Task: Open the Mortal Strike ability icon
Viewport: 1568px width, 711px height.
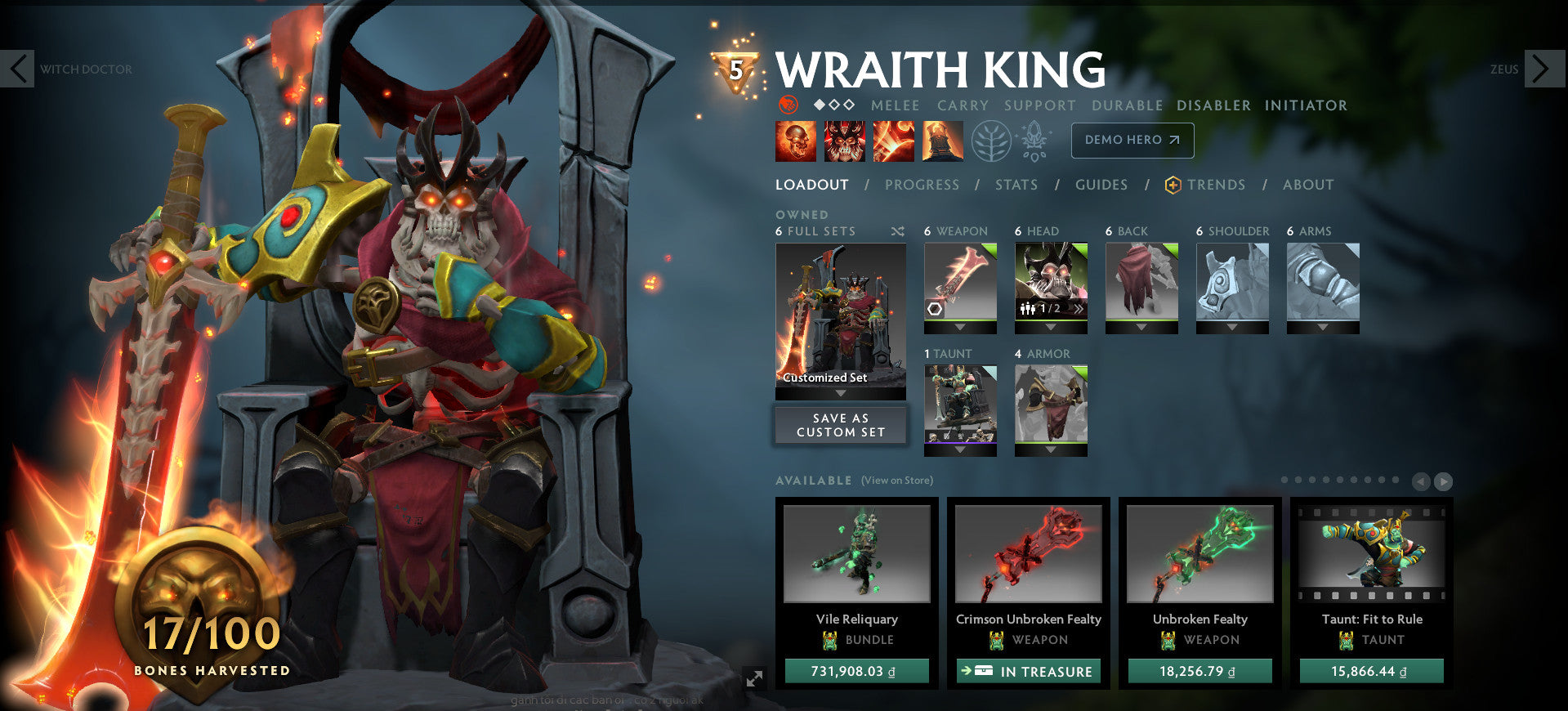Action: (893, 141)
